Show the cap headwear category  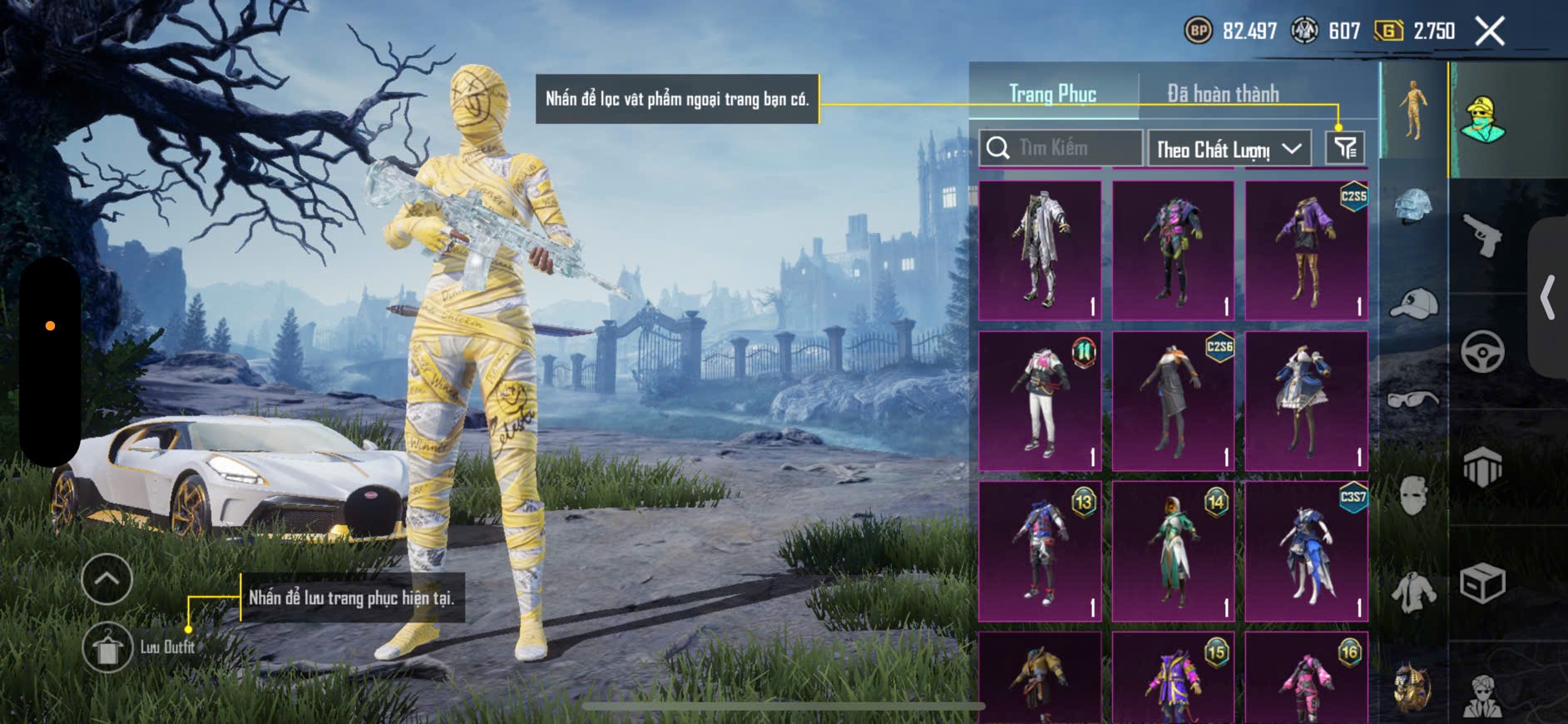point(1413,304)
